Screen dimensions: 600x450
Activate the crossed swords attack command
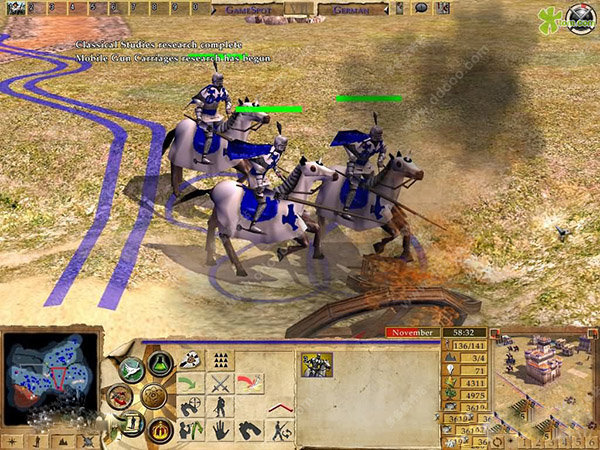pos(220,383)
